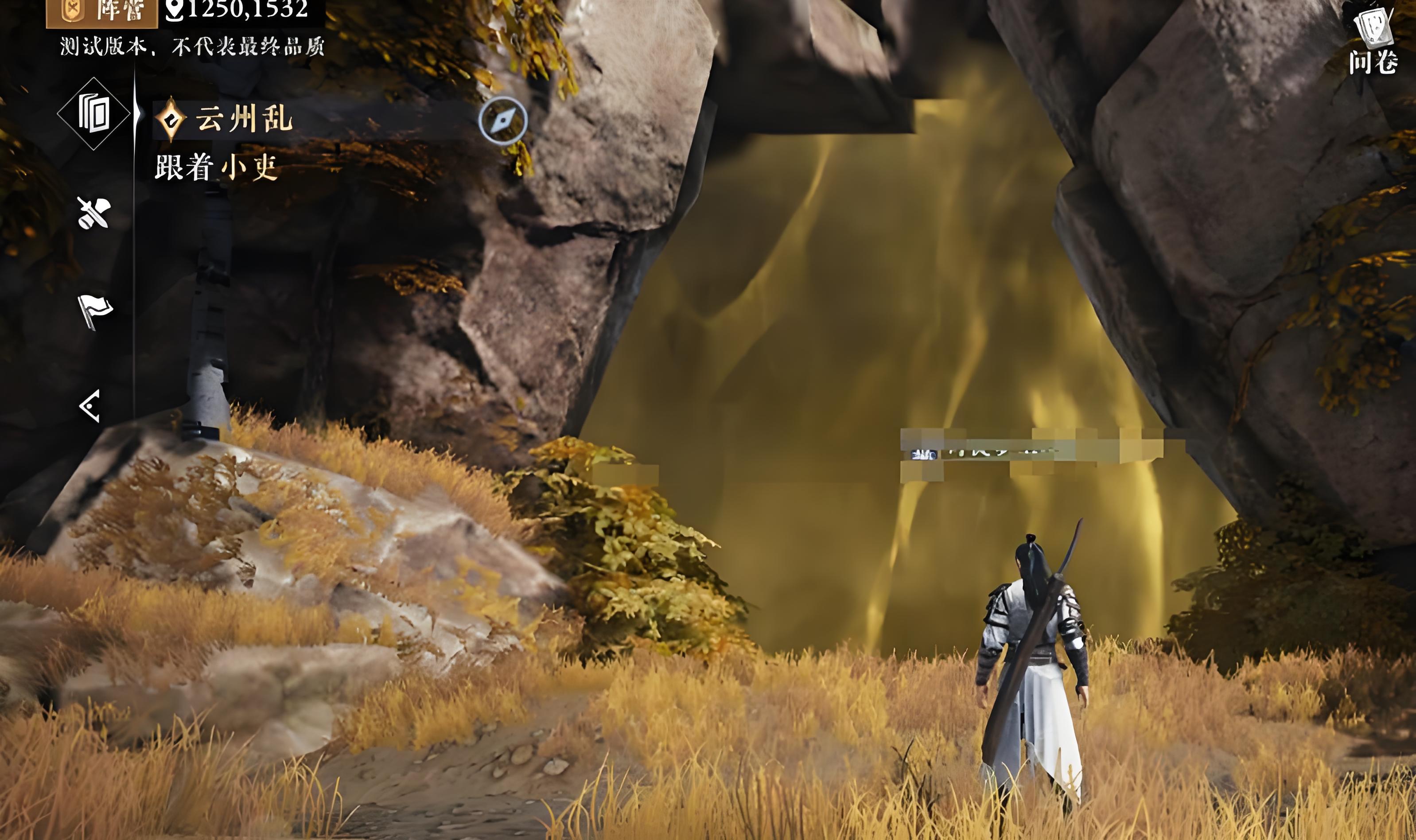Image resolution: width=1416 pixels, height=840 pixels.
Task: Switch to the sword and hammer tab
Action: [x=93, y=213]
